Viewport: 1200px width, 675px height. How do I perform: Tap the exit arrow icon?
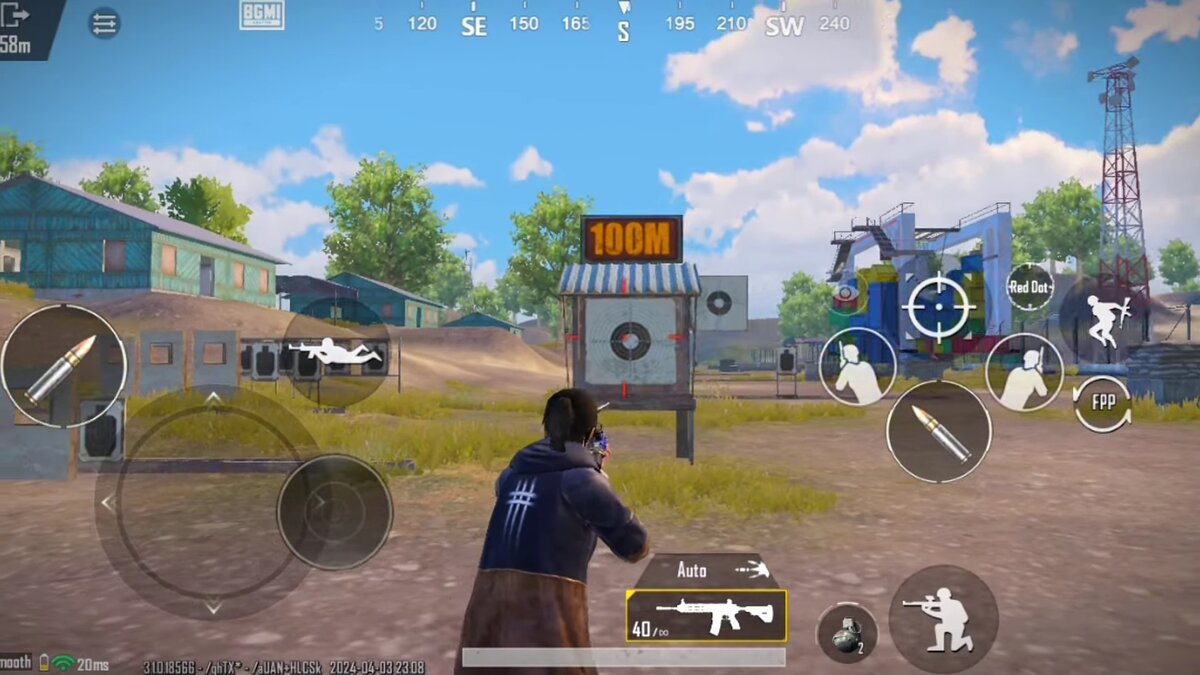pyautogui.click(x=16, y=16)
